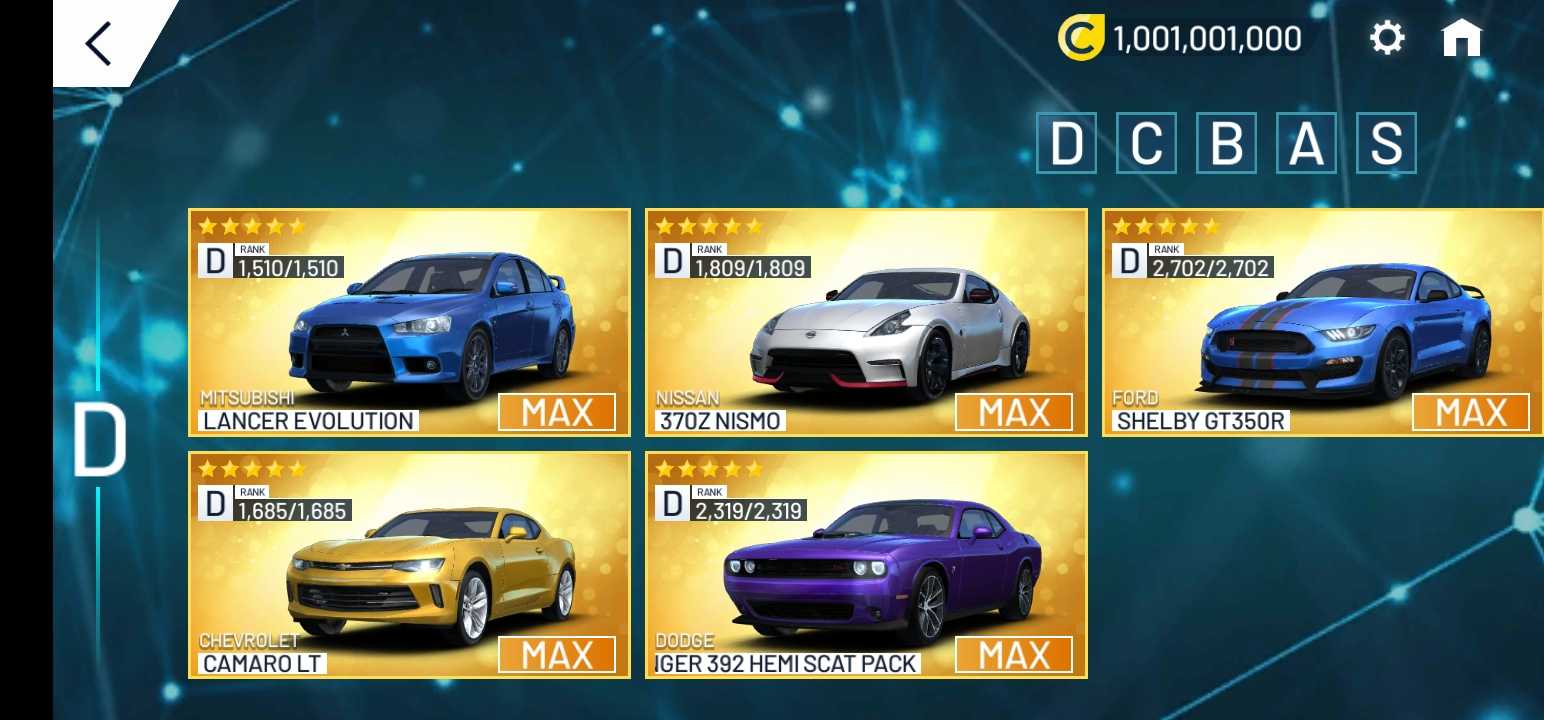The width and height of the screenshot is (1544, 720).
Task: Select the D class filter box
Action: tap(1066, 143)
